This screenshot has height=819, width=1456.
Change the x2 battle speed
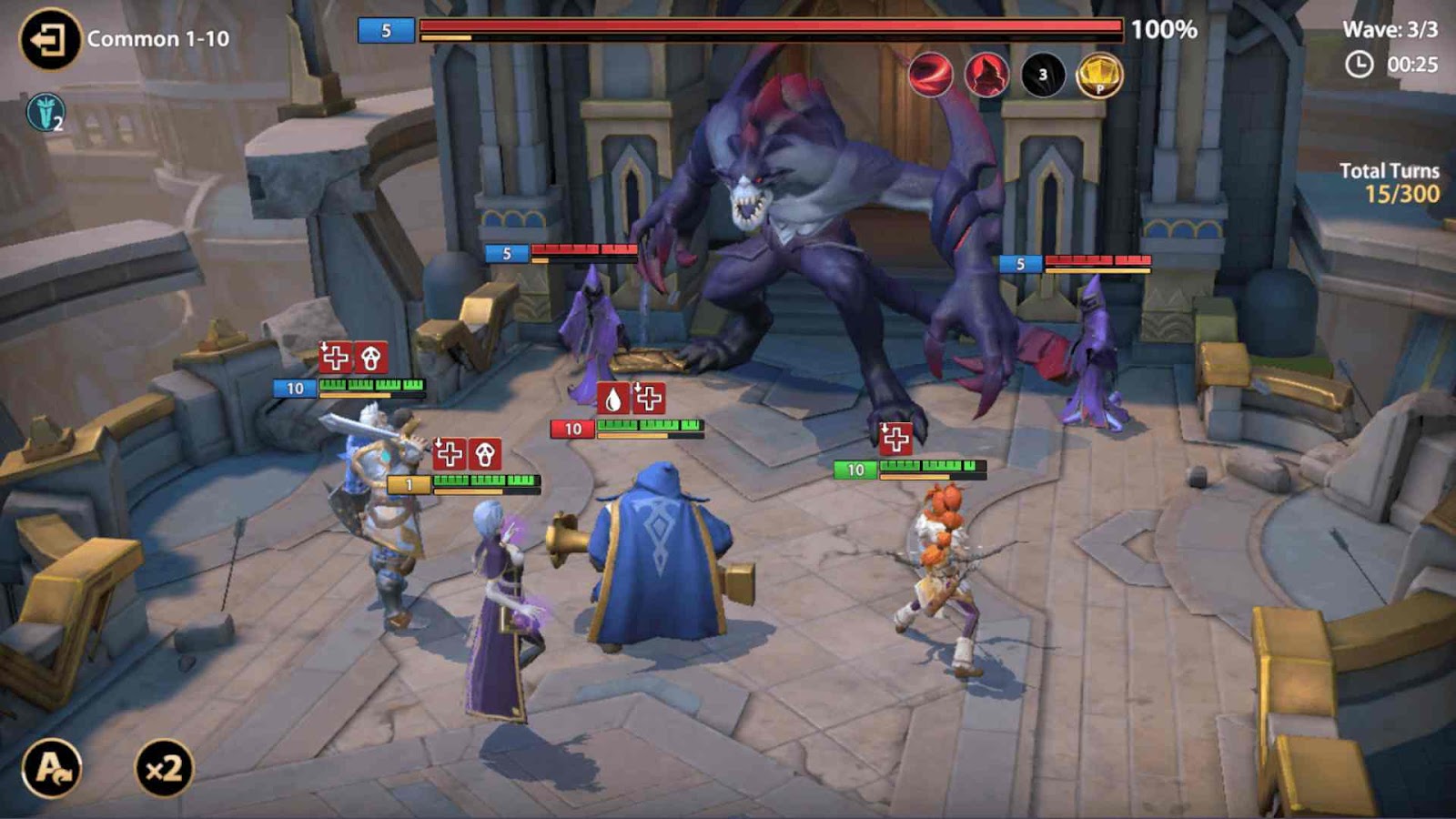[x=164, y=769]
